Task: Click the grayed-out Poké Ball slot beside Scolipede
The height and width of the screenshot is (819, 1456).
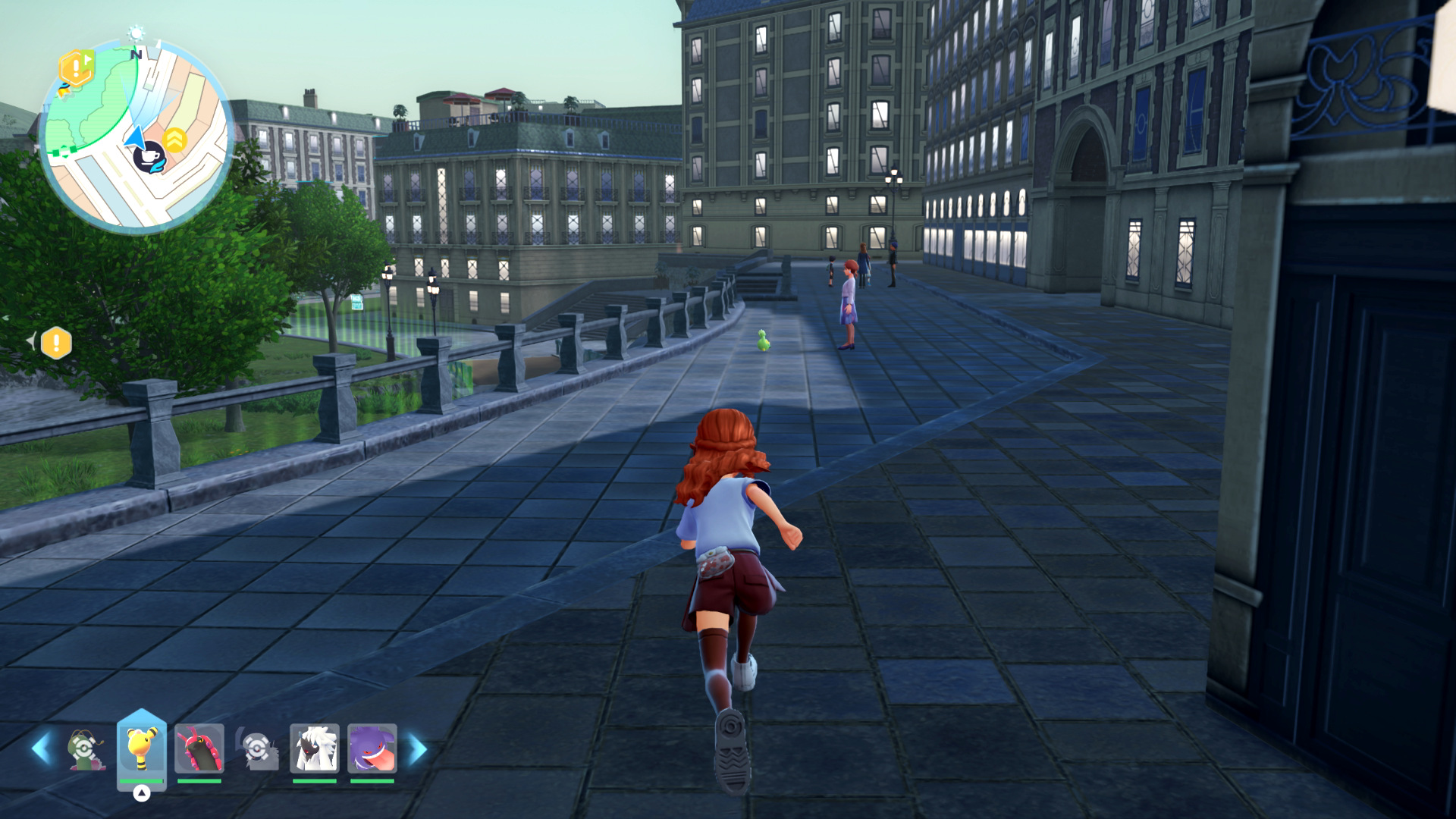Action: pyautogui.click(x=258, y=749)
